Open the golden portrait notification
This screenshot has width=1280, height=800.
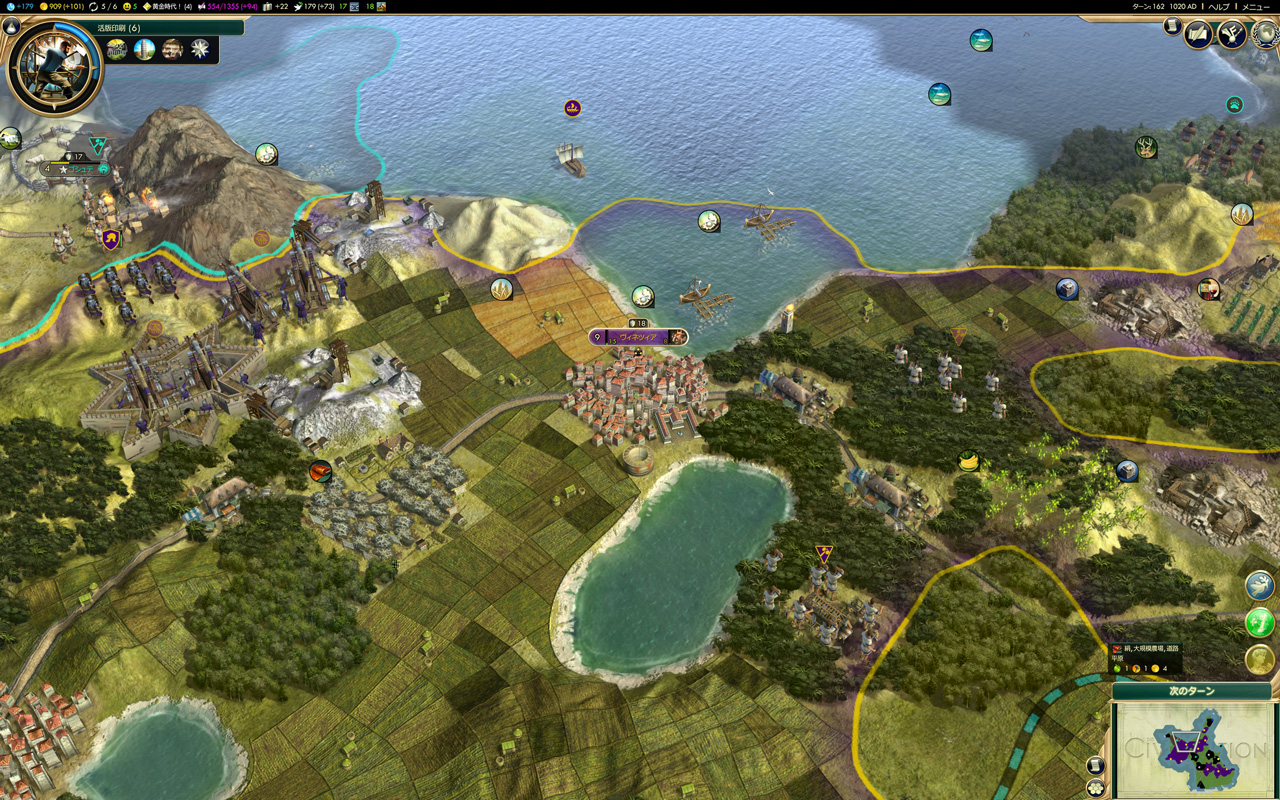(1260, 659)
